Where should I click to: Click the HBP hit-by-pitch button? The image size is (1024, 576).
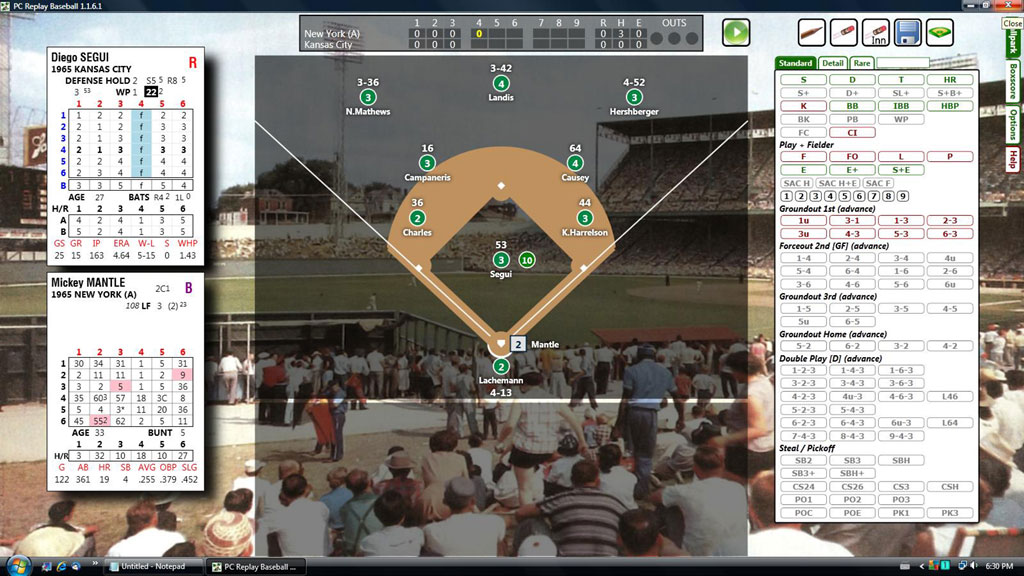[949, 105]
